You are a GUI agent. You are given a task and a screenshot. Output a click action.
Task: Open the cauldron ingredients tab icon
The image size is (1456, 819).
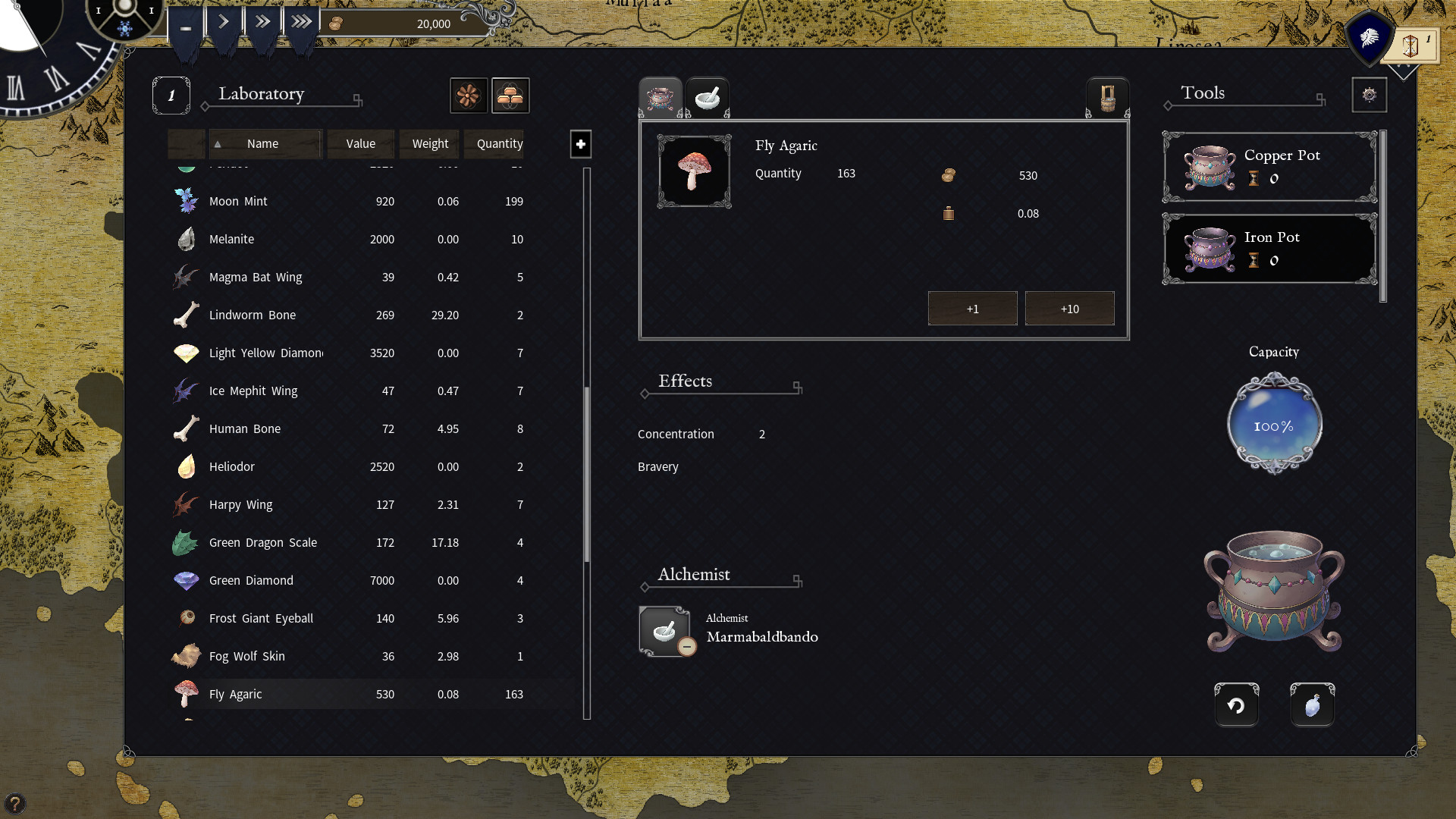[660, 96]
